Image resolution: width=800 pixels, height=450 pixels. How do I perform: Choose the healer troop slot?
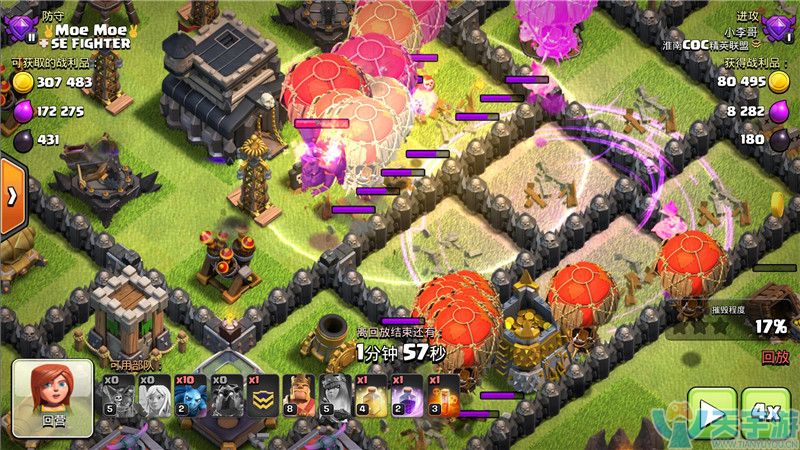click(x=156, y=396)
